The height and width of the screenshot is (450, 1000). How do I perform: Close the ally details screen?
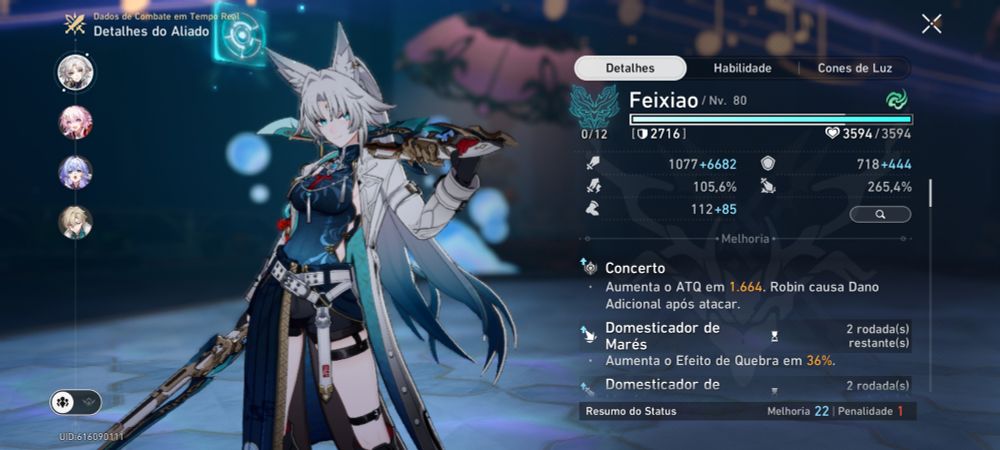click(x=931, y=24)
